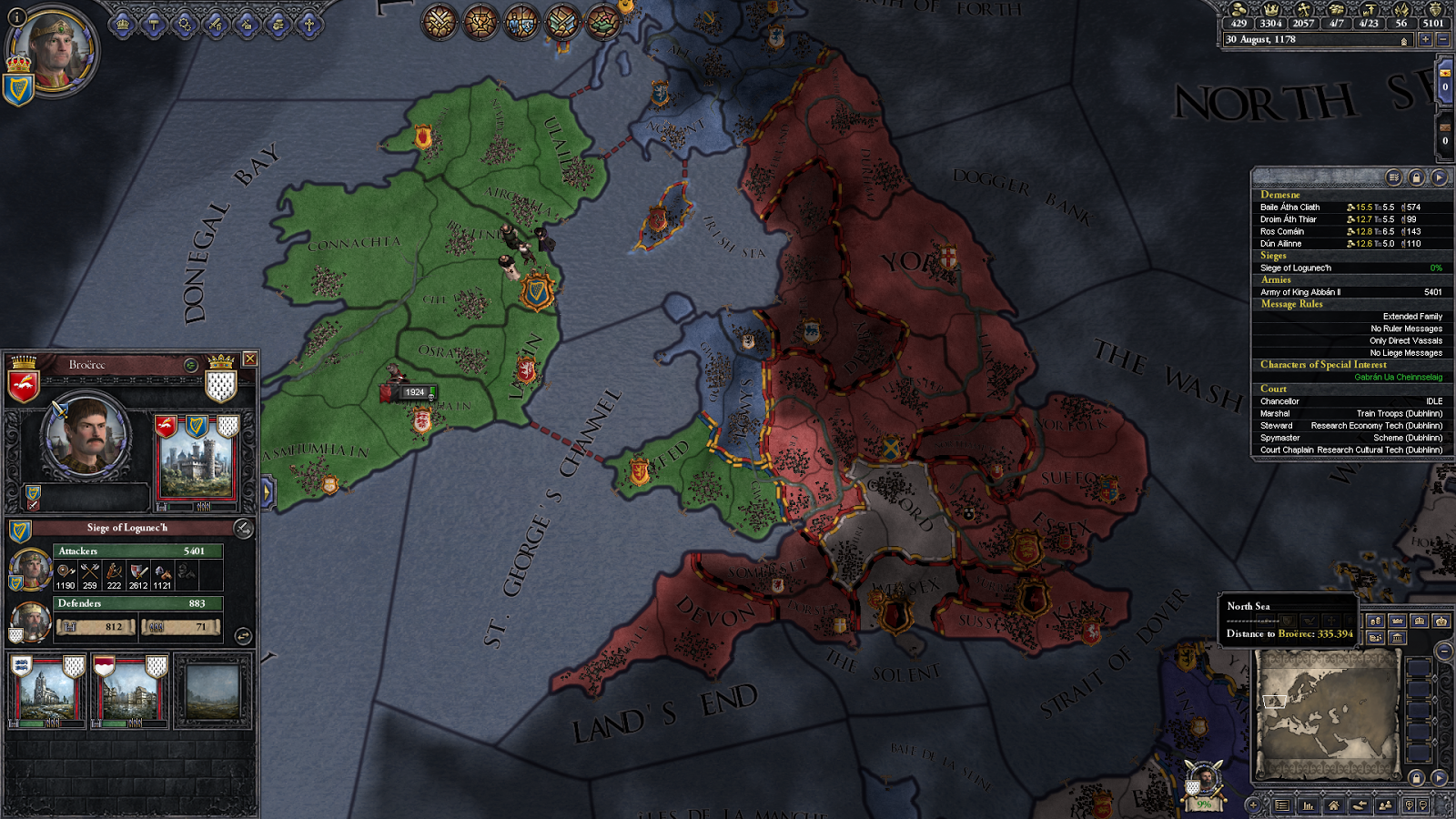Open the character finder with the two-figures icon
This screenshot has width=1456, height=819.
pos(1386,806)
